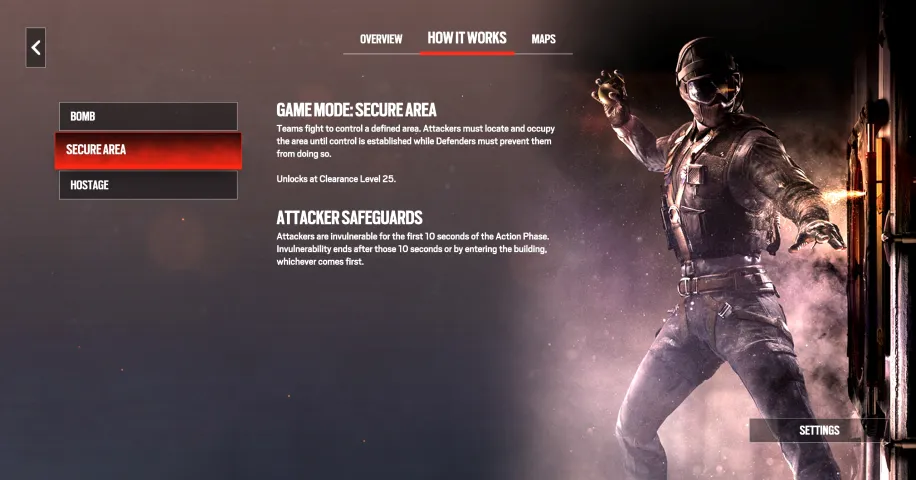The image size is (916, 480).
Task: Select the Secure Area game mode
Action: (148, 150)
